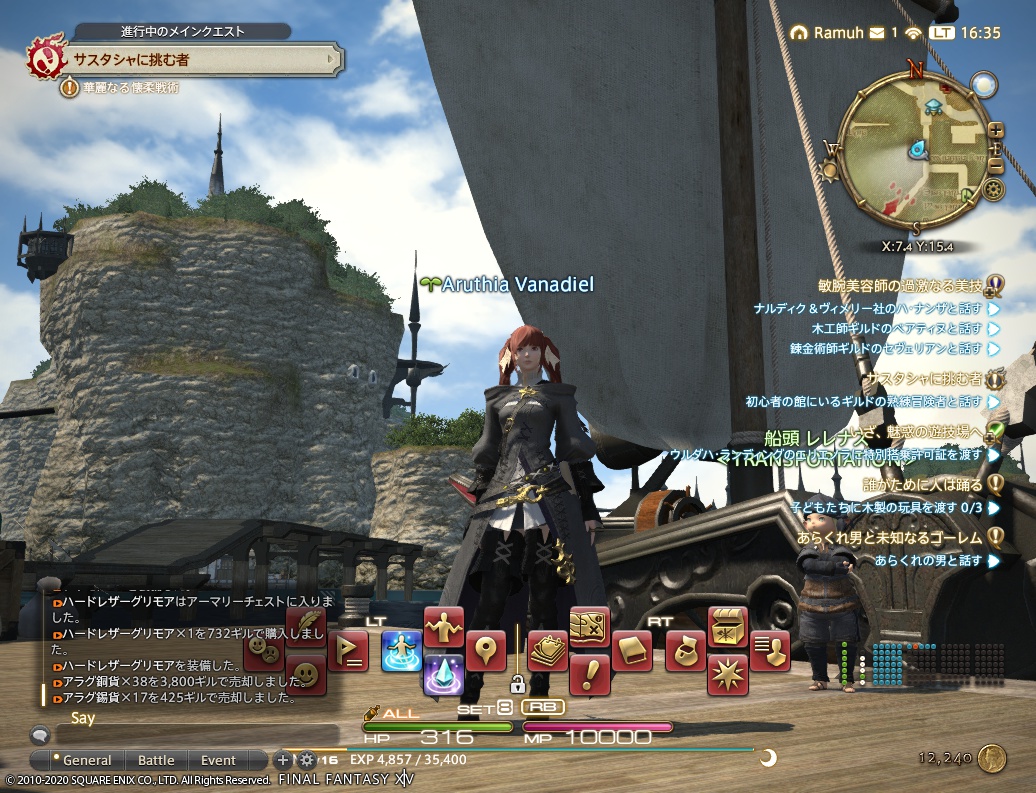
Task: Open the minimap settings gear
Action: tap(993, 189)
